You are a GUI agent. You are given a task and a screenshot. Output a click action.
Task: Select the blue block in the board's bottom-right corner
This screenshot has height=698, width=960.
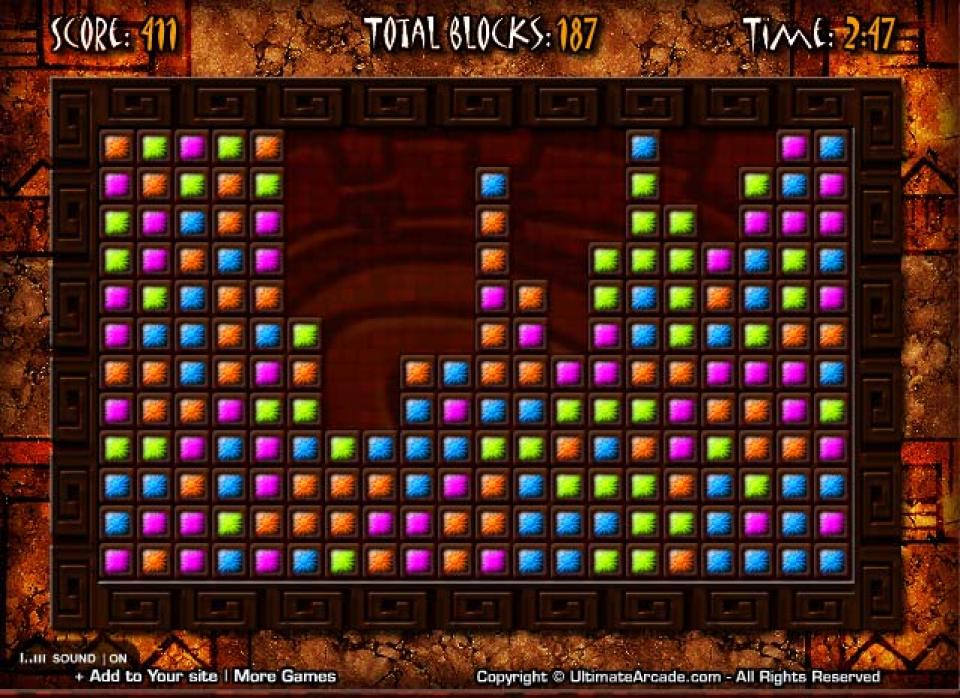click(831, 560)
